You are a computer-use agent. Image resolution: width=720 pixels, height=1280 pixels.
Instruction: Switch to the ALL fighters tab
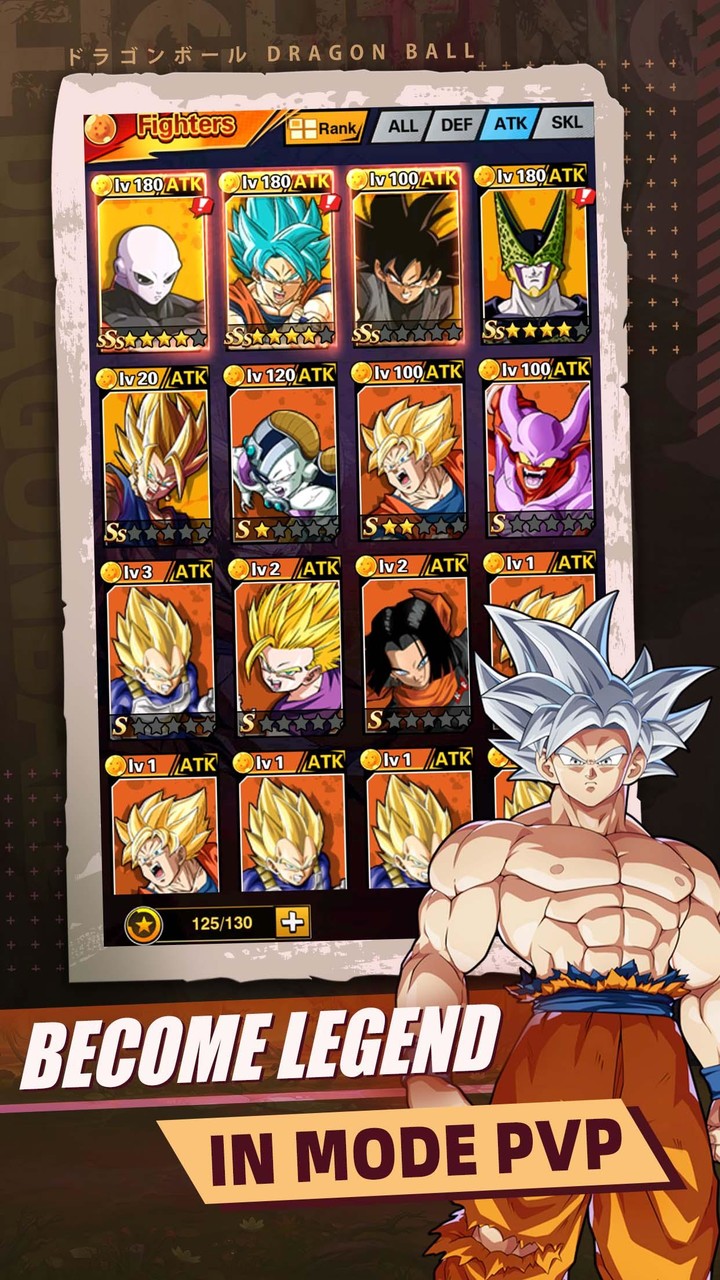(x=402, y=127)
